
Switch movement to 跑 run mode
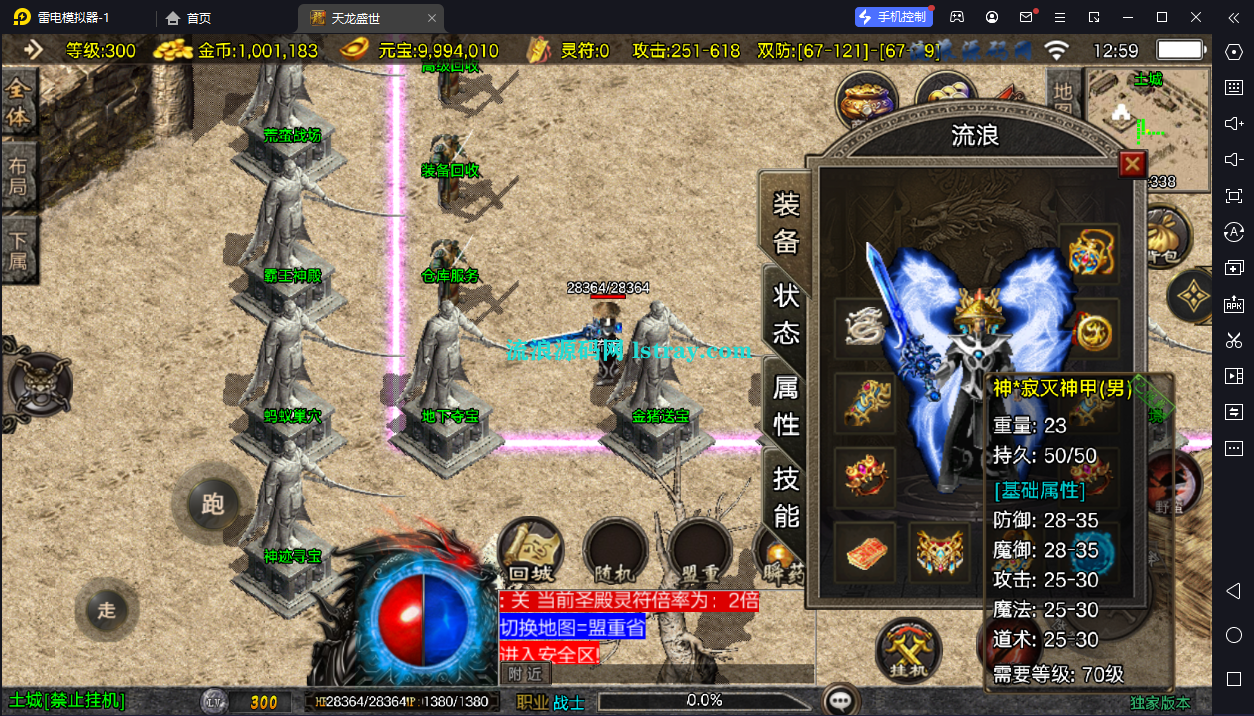tap(212, 504)
